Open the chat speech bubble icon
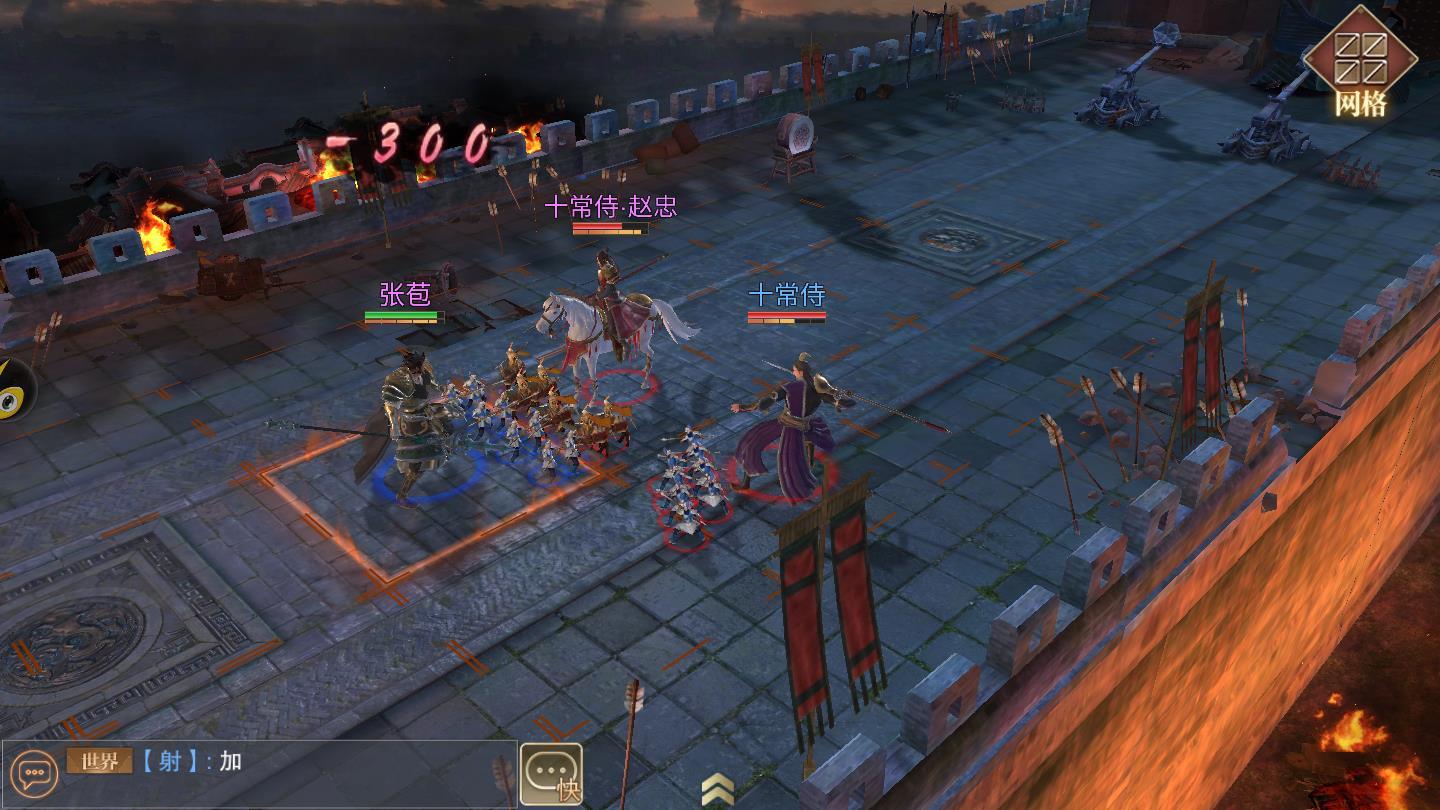This screenshot has width=1440, height=810. click(37, 773)
